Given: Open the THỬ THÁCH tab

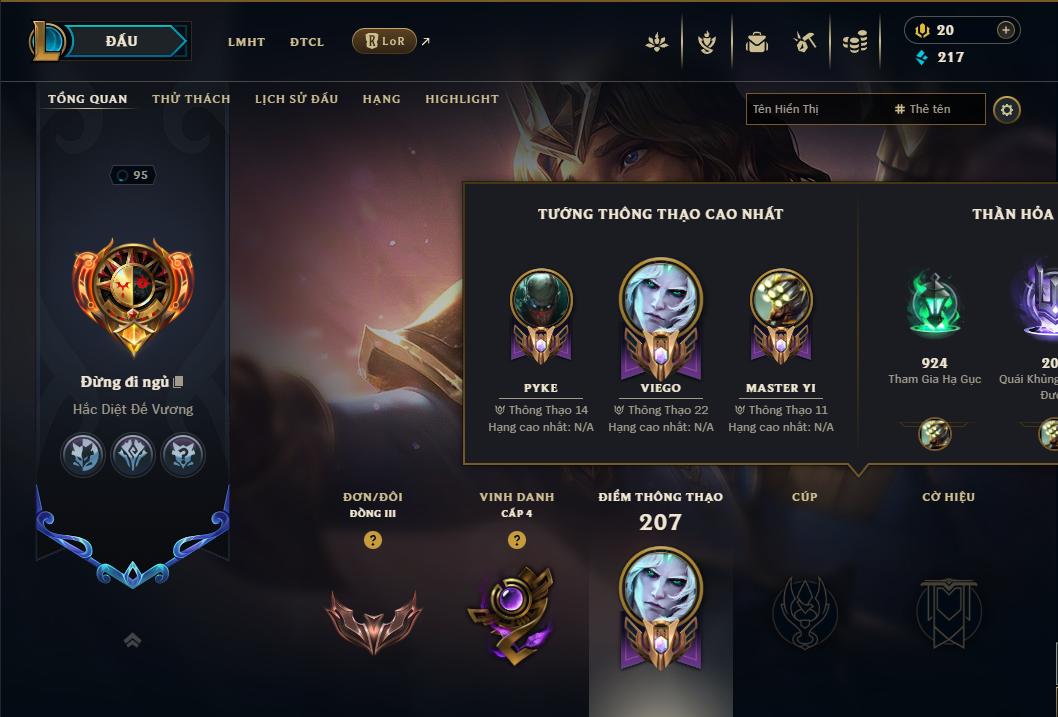Looking at the screenshot, I should click(191, 99).
